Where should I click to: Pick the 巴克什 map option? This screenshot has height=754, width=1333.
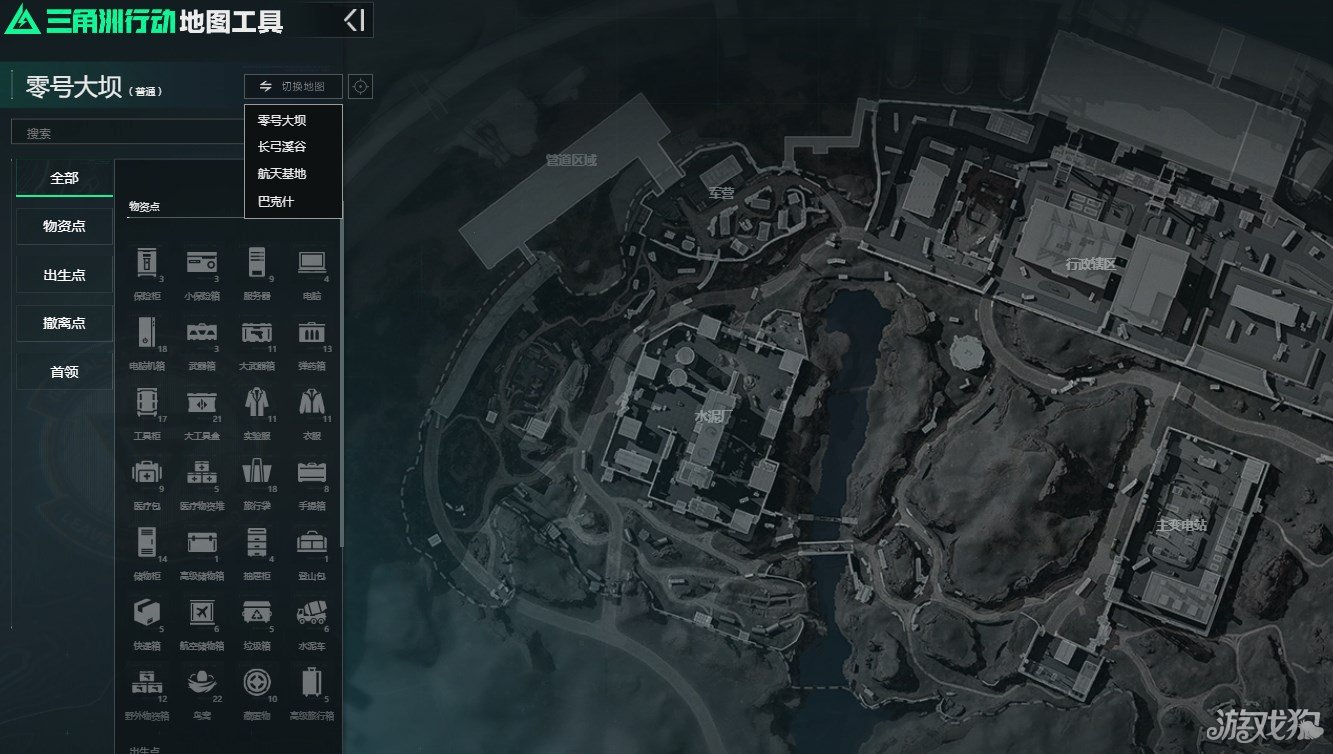click(276, 202)
